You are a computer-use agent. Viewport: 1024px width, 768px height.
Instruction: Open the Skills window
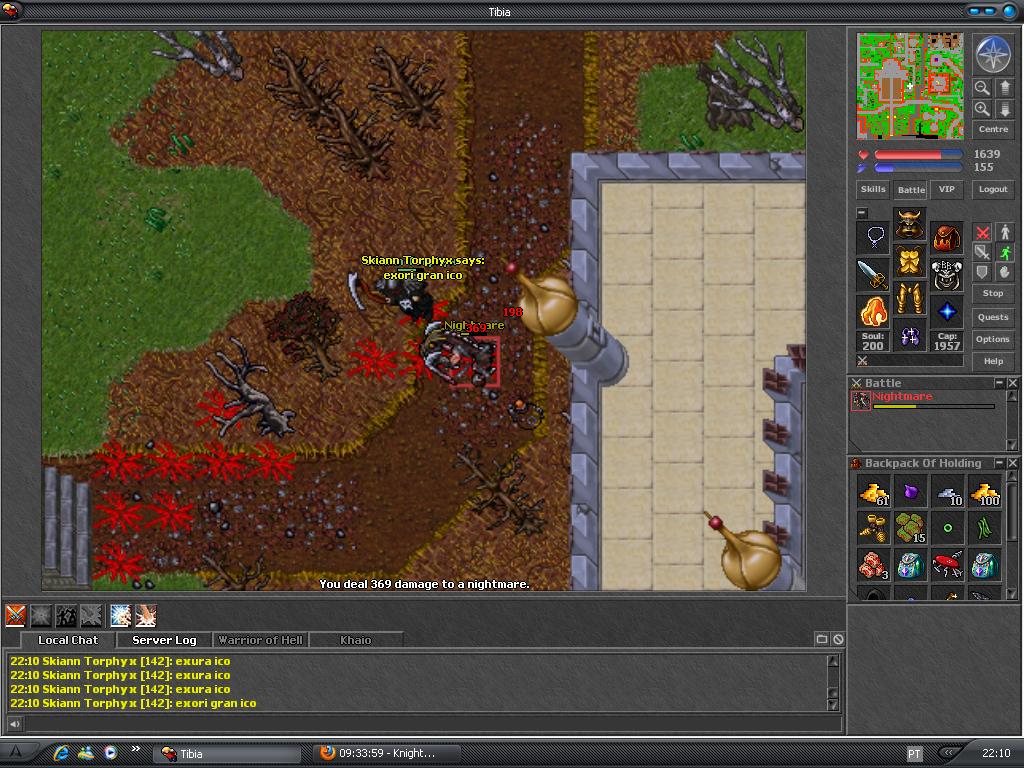click(873, 189)
